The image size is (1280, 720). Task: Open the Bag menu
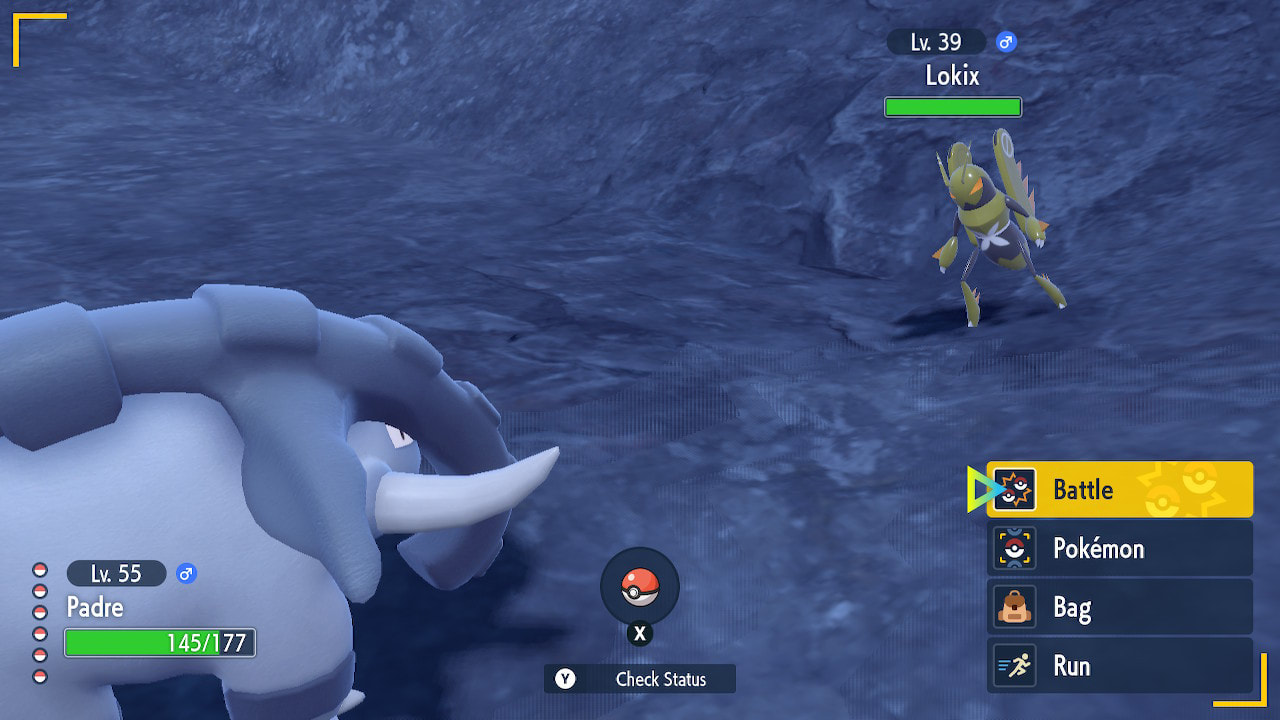tap(1119, 607)
